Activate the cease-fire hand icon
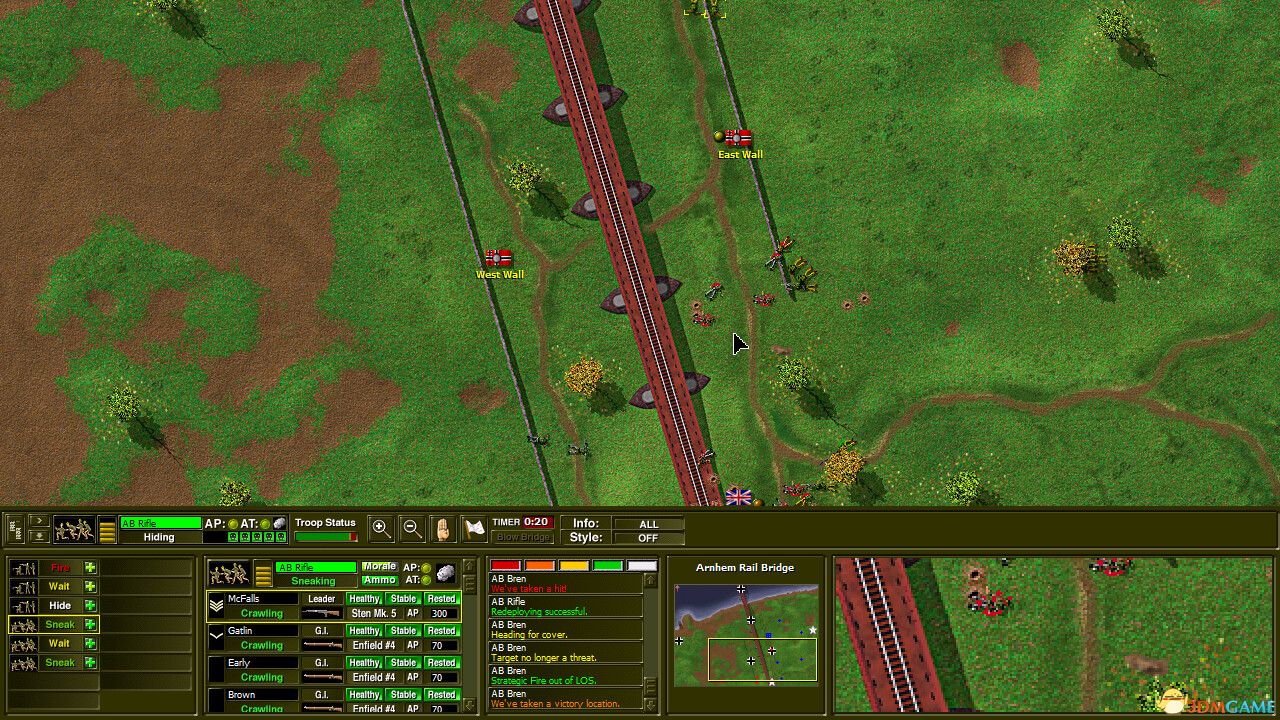Viewport: 1280px width, 720px height. (443, 528)
